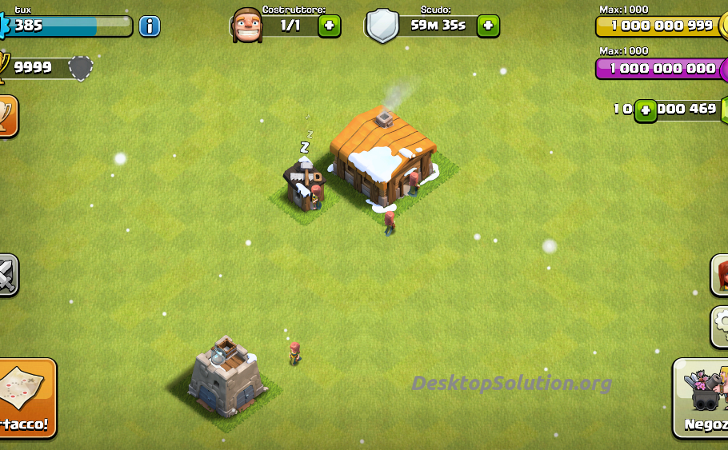Open the player info button
Screen dimensions: 728x450
coord(149,26)
